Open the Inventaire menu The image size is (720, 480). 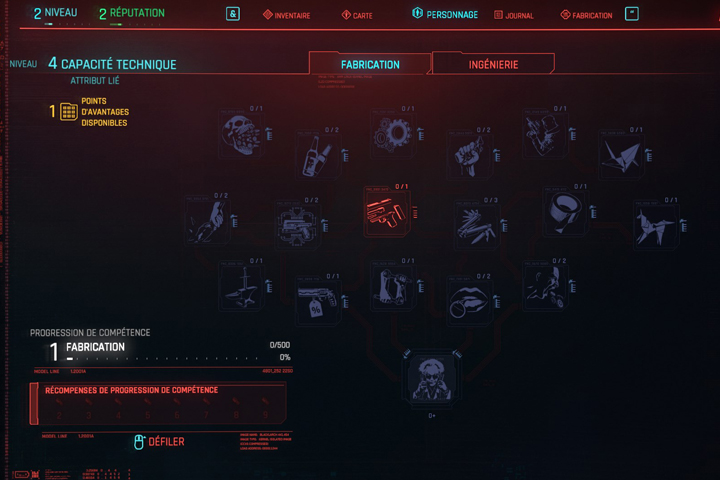tap(287, 15)
